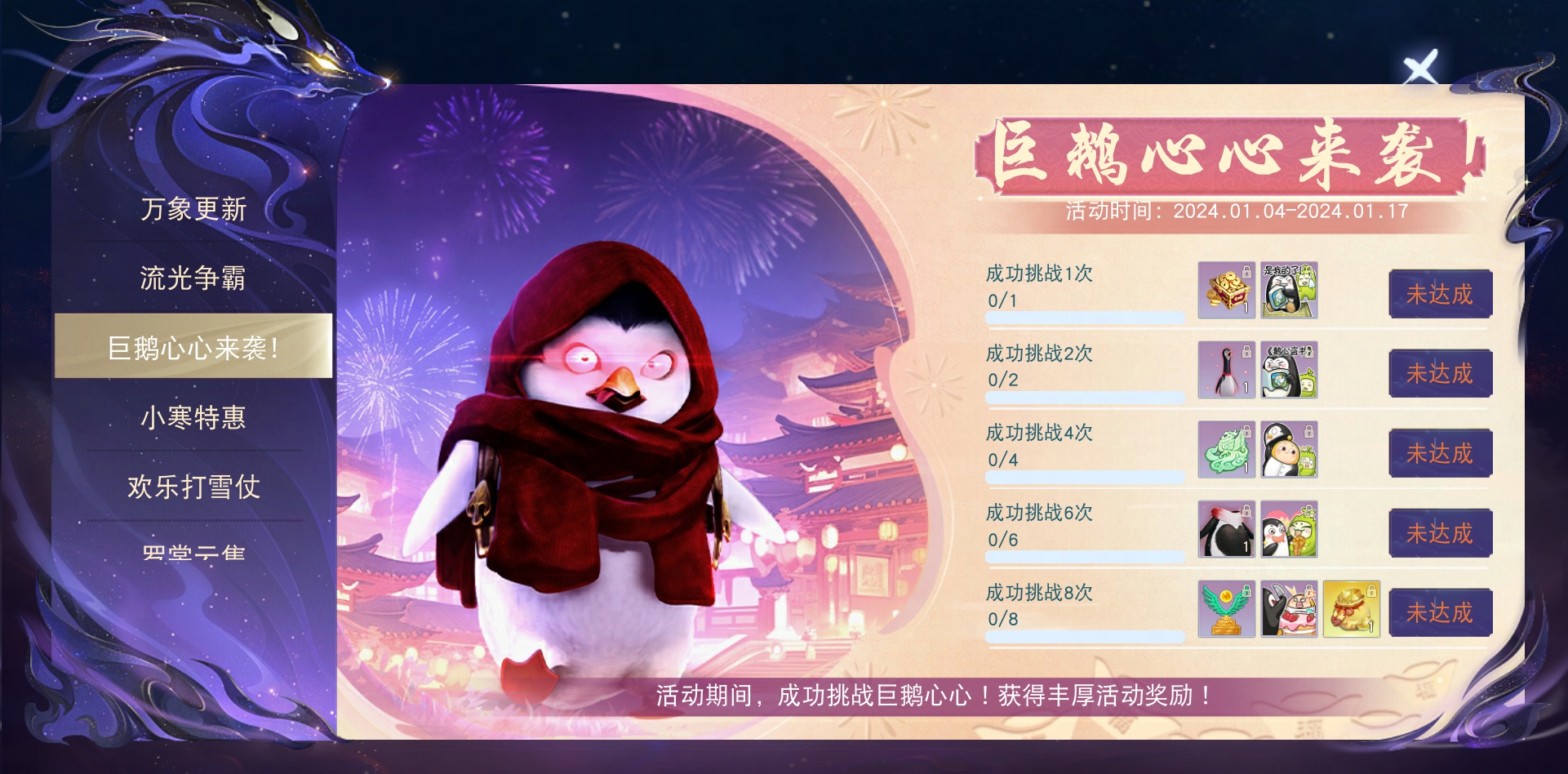1568x774 pixels.
Task: Click 未达成 button for 成功挑战1次
Action: tap(1440, 294)
